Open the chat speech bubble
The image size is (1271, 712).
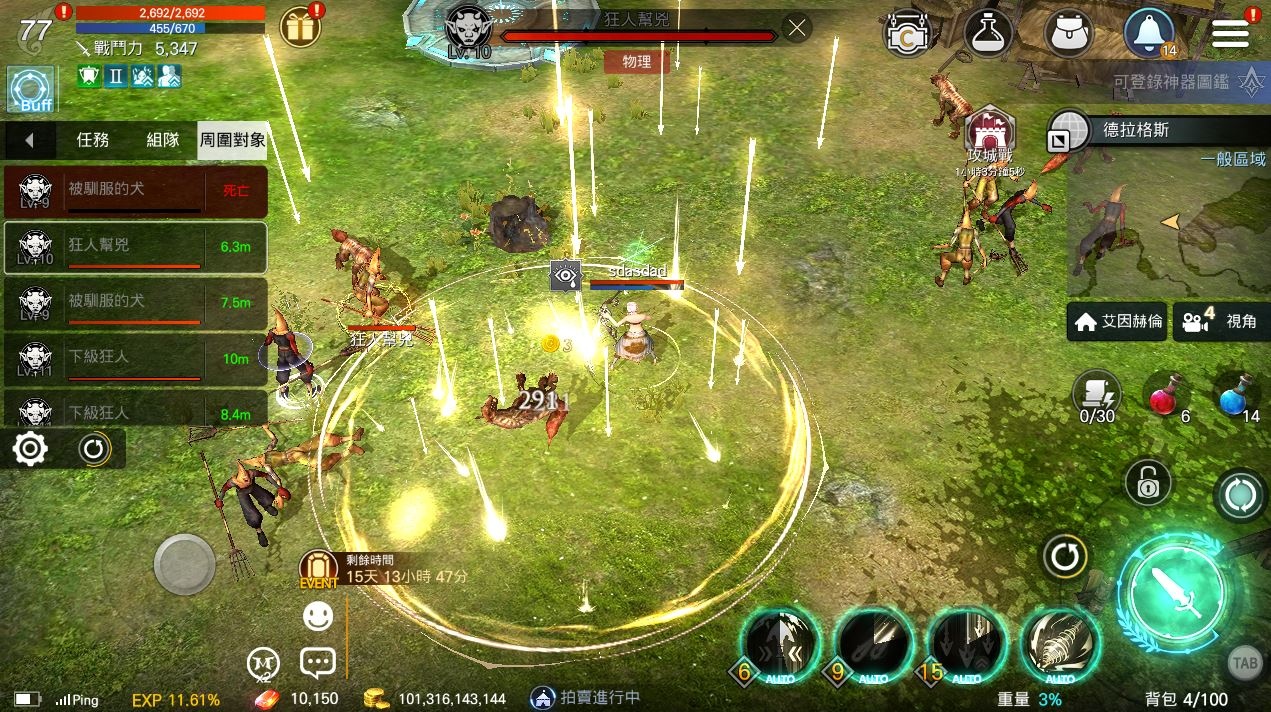click(x=317, y=662)
